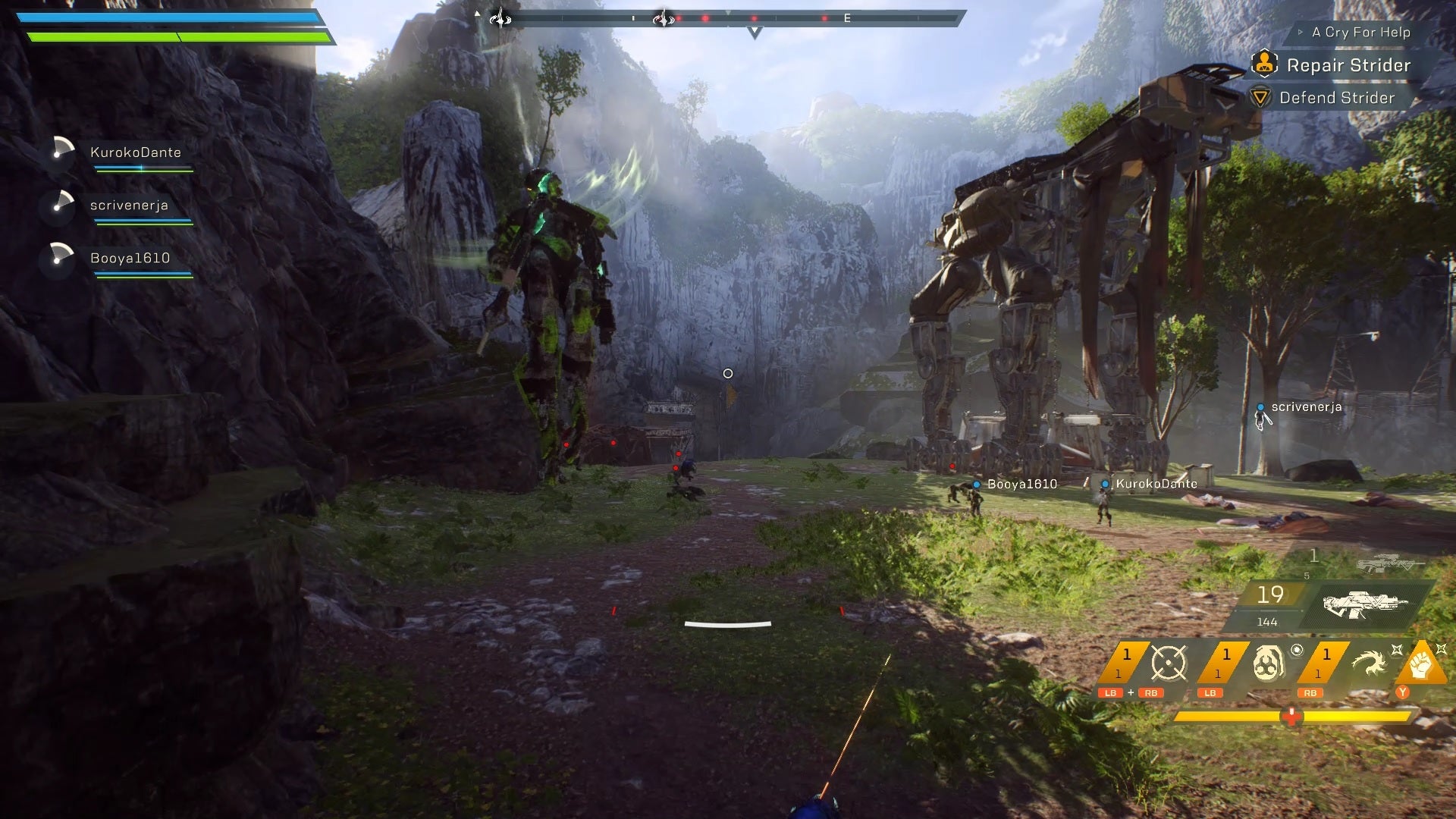1456x819 pixels.
Task: Click the Repair Strider objective icon
Action: (1263, 65)
